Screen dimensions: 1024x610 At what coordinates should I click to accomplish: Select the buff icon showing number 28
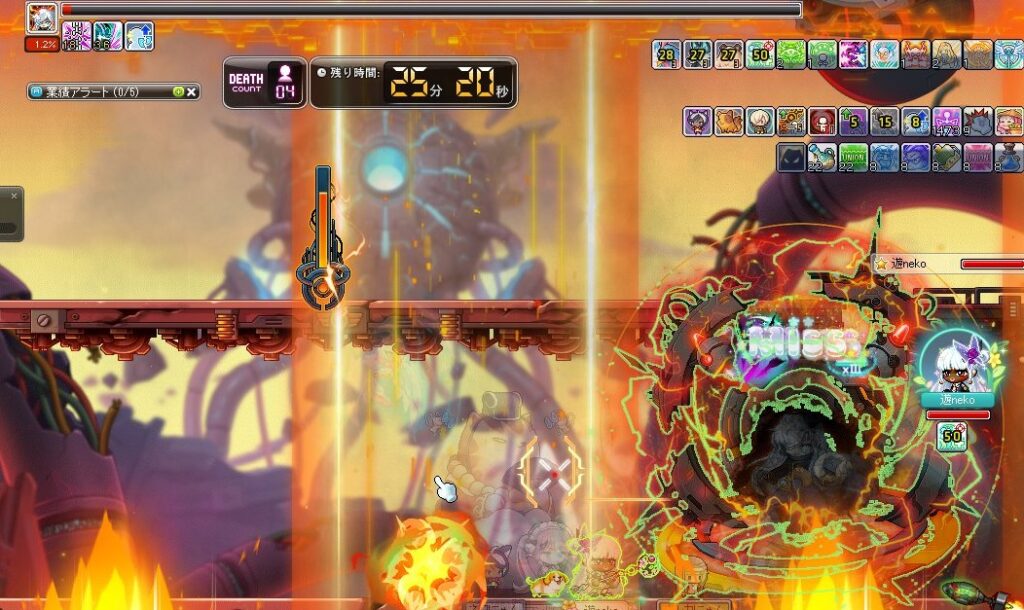click(x=667, y=54)
